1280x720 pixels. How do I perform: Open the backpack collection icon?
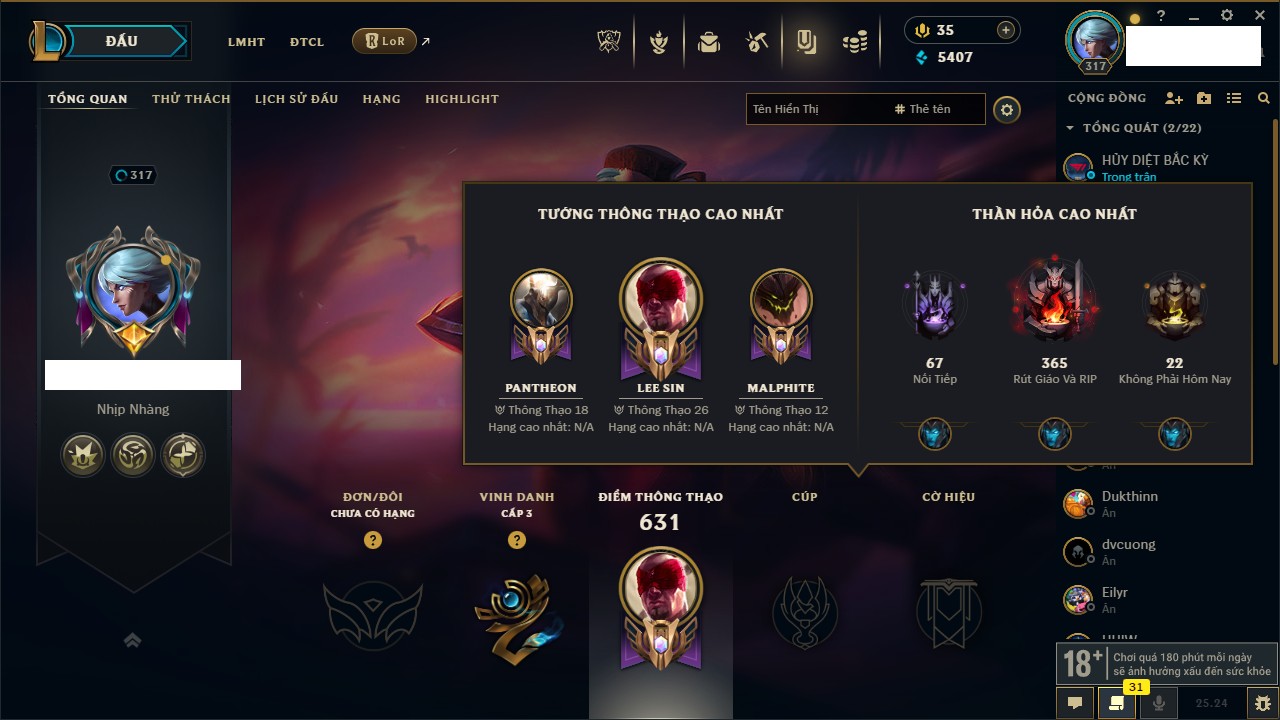click(709, 42)
